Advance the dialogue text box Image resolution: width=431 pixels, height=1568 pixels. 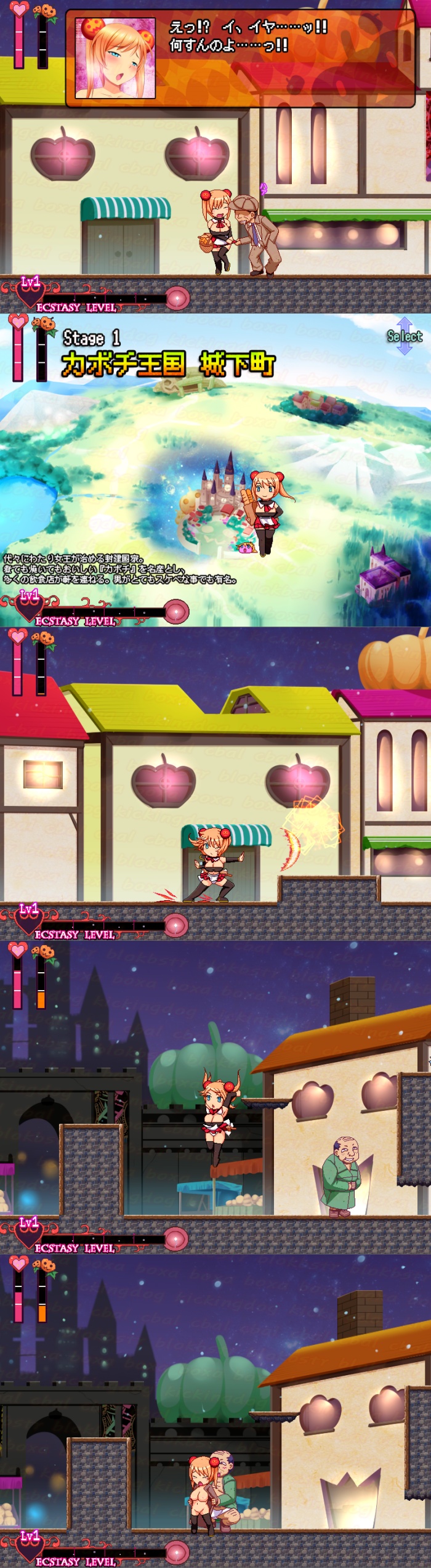tap(240, 59)
